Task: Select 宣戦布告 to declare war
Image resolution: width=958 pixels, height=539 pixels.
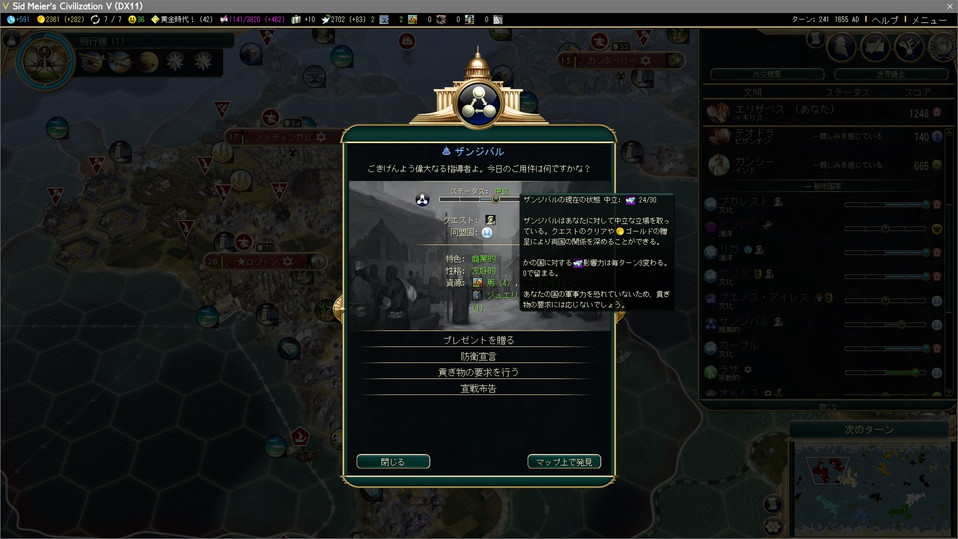Action: point(478,388)
